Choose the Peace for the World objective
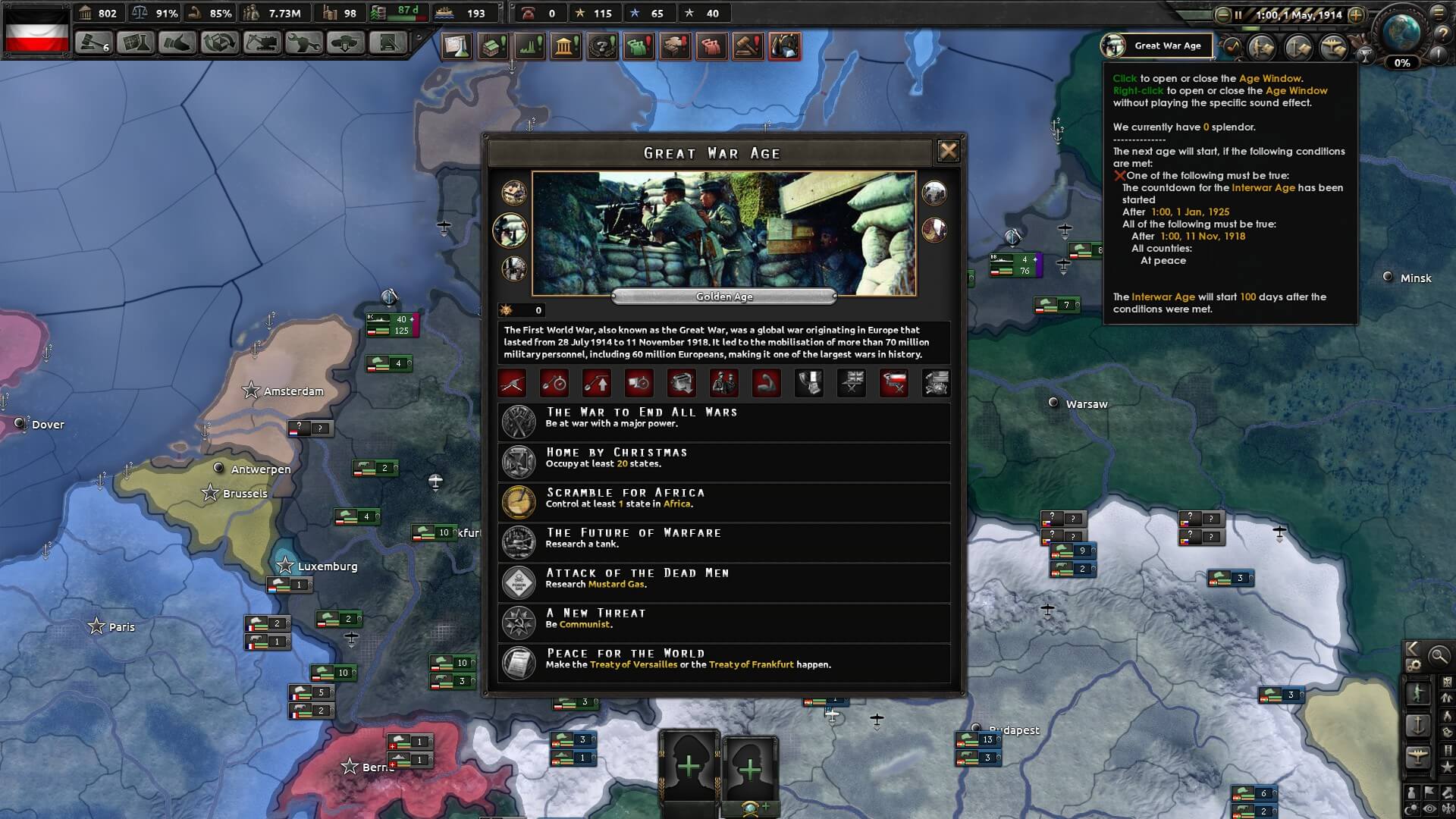Screen dimensions: 1456x819 [723, 663]
